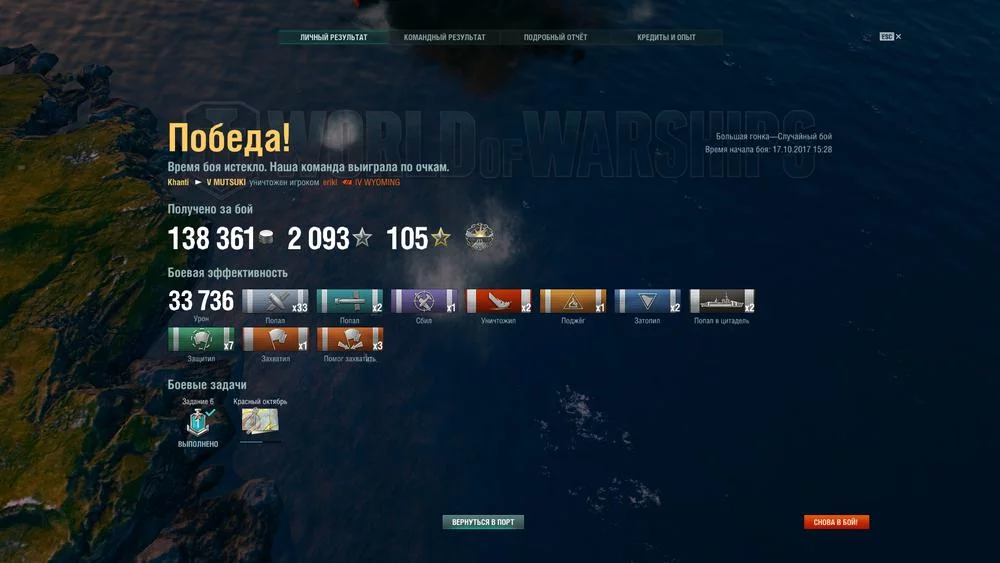Select the Личный результат tab
The height and width of the screenshot is (563, 1000).
click(333, 38)
